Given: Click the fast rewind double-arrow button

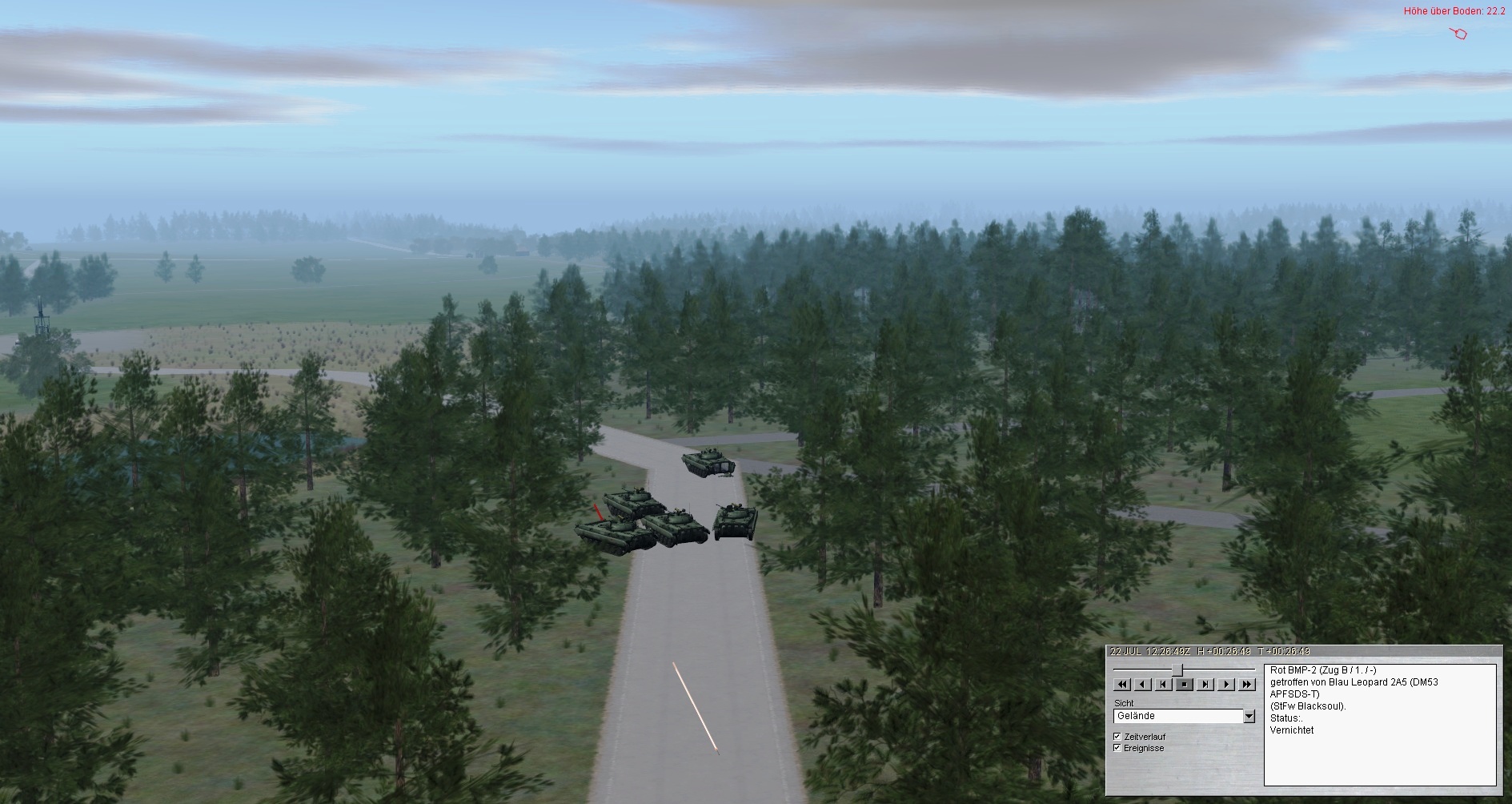Looking at the screenshot, I should [x=1121, y=684].
